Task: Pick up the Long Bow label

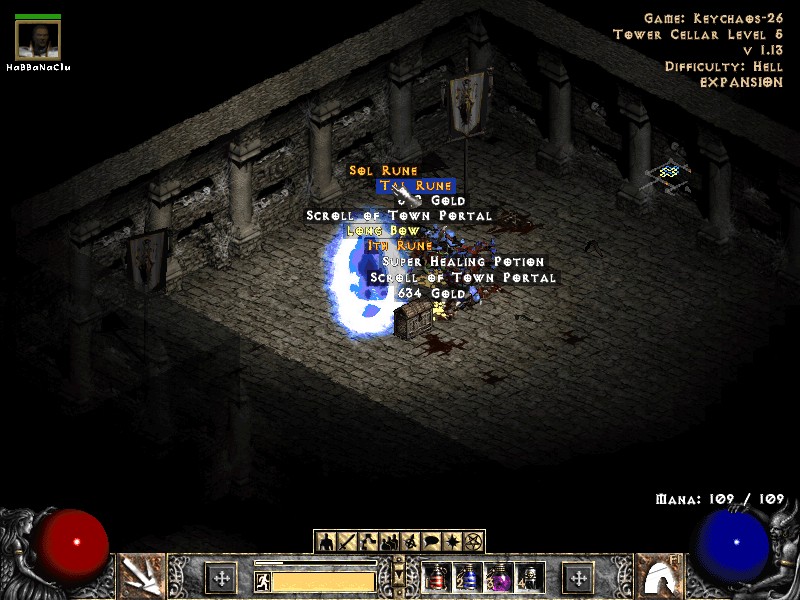Action: [383, 231]
